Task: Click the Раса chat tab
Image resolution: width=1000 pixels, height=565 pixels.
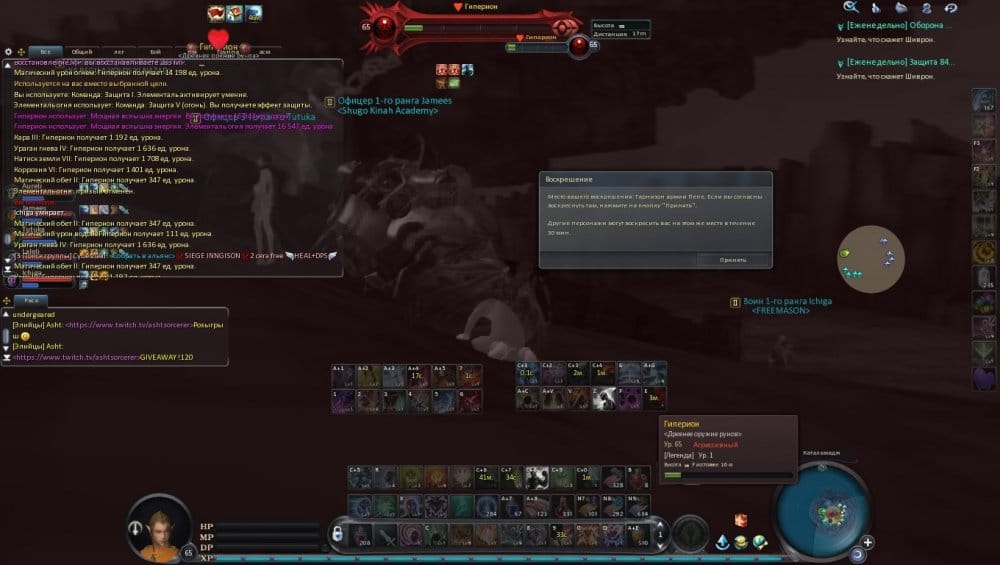Action: [32, 300]
